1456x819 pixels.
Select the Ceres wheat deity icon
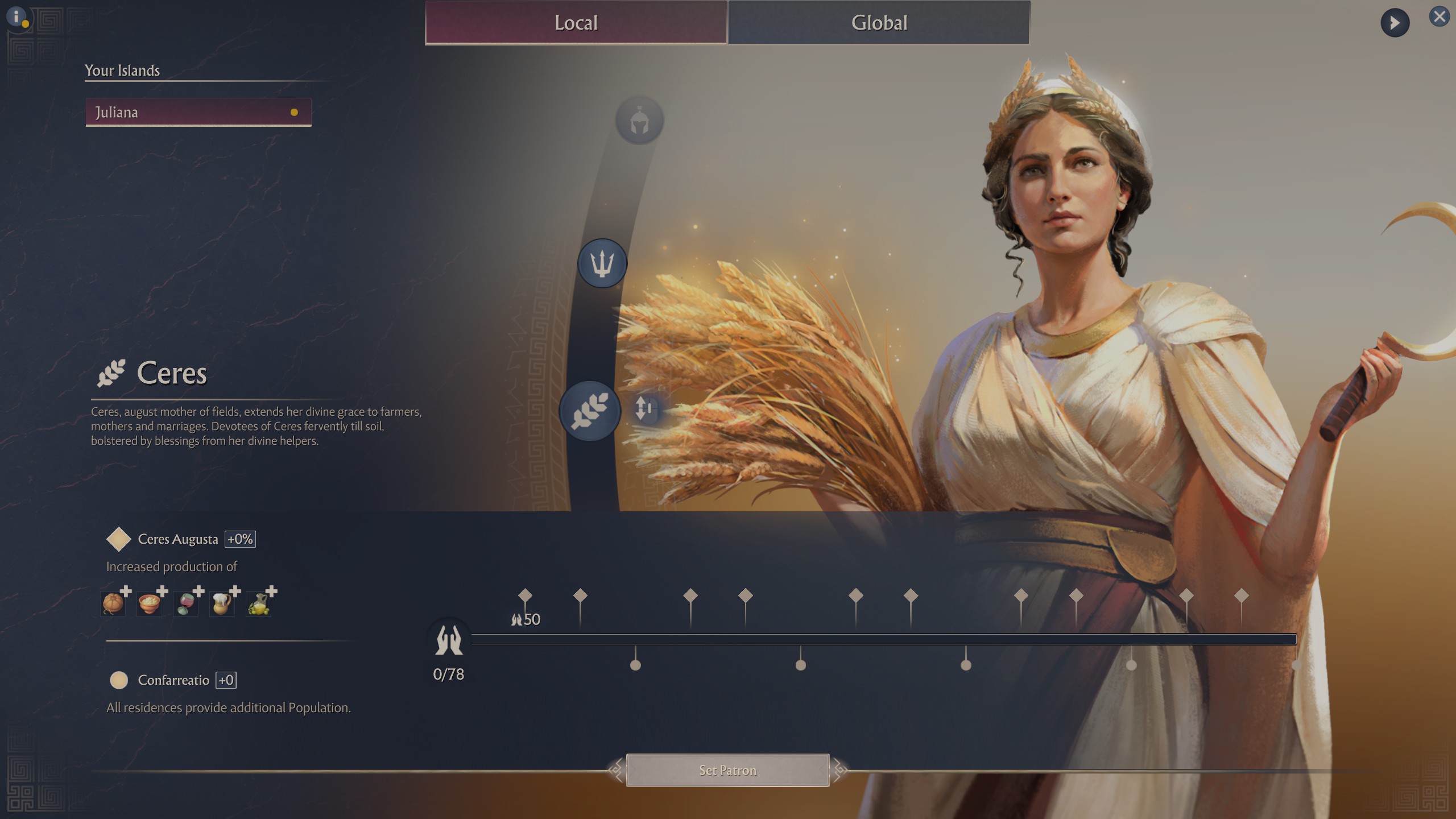pyautogui.click(x=590, y=411)
